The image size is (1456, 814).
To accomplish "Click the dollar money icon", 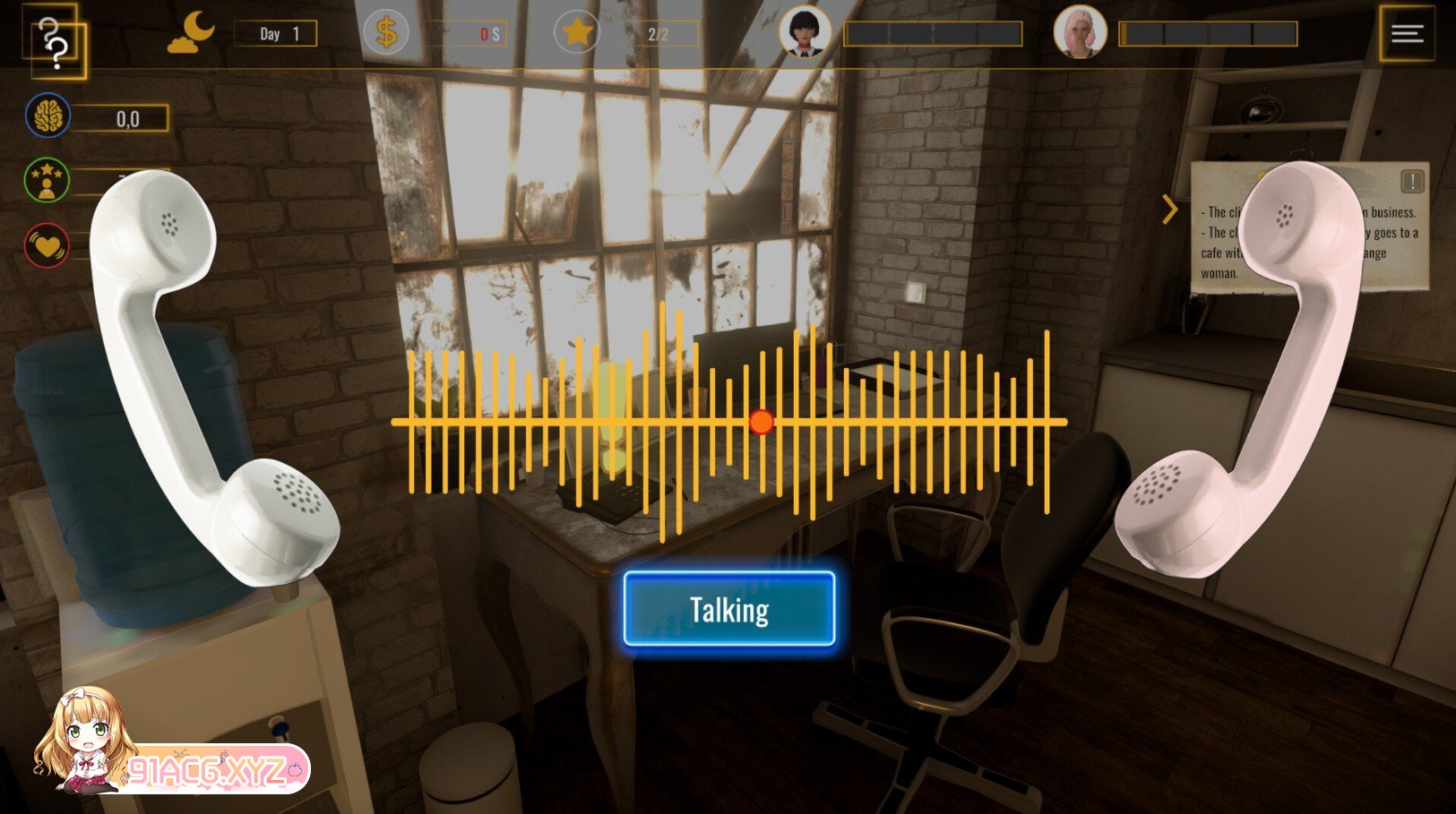I will (386, 33).
